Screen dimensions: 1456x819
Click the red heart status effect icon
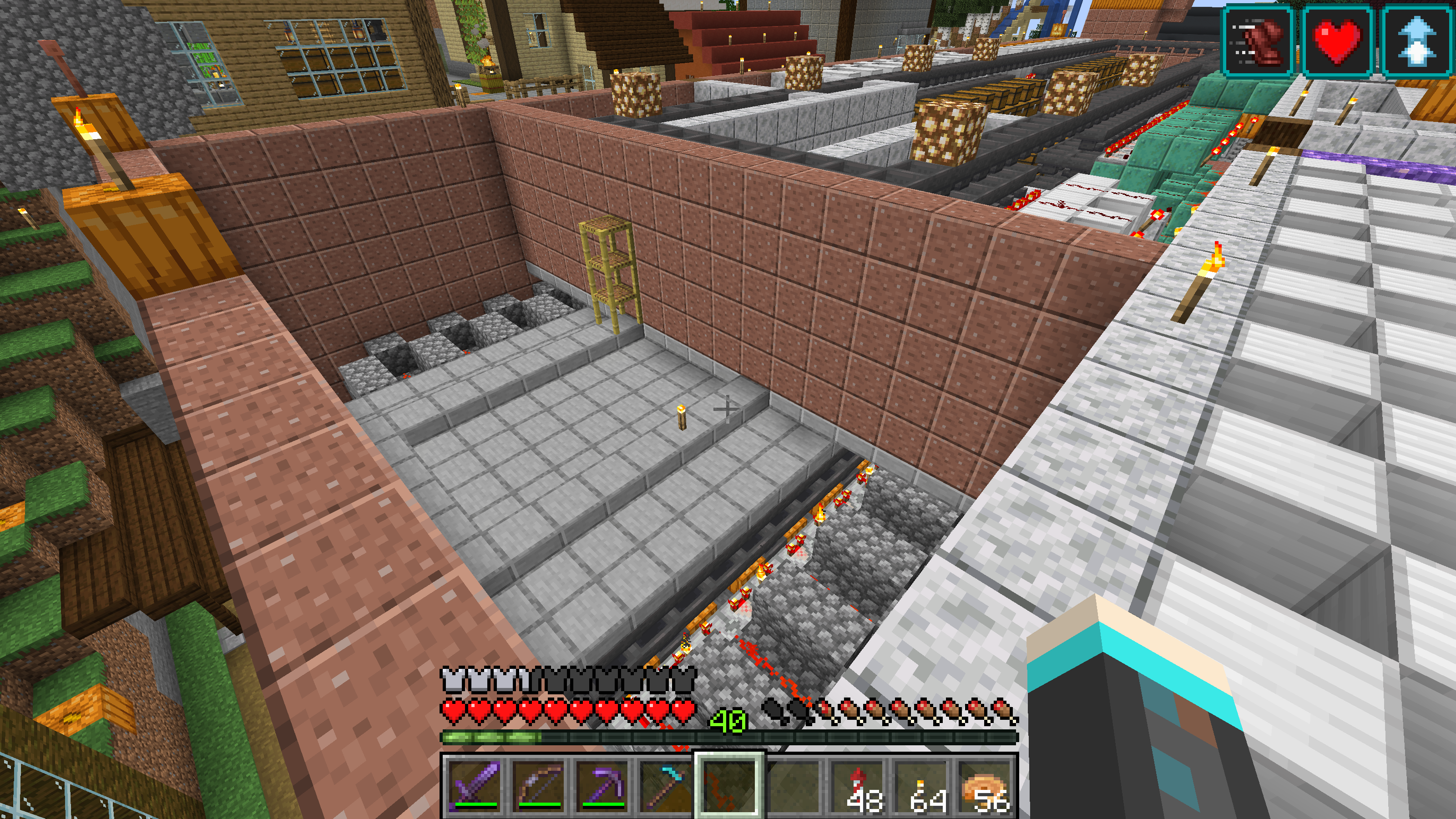pyautogui.click(x=1337, y=40)
